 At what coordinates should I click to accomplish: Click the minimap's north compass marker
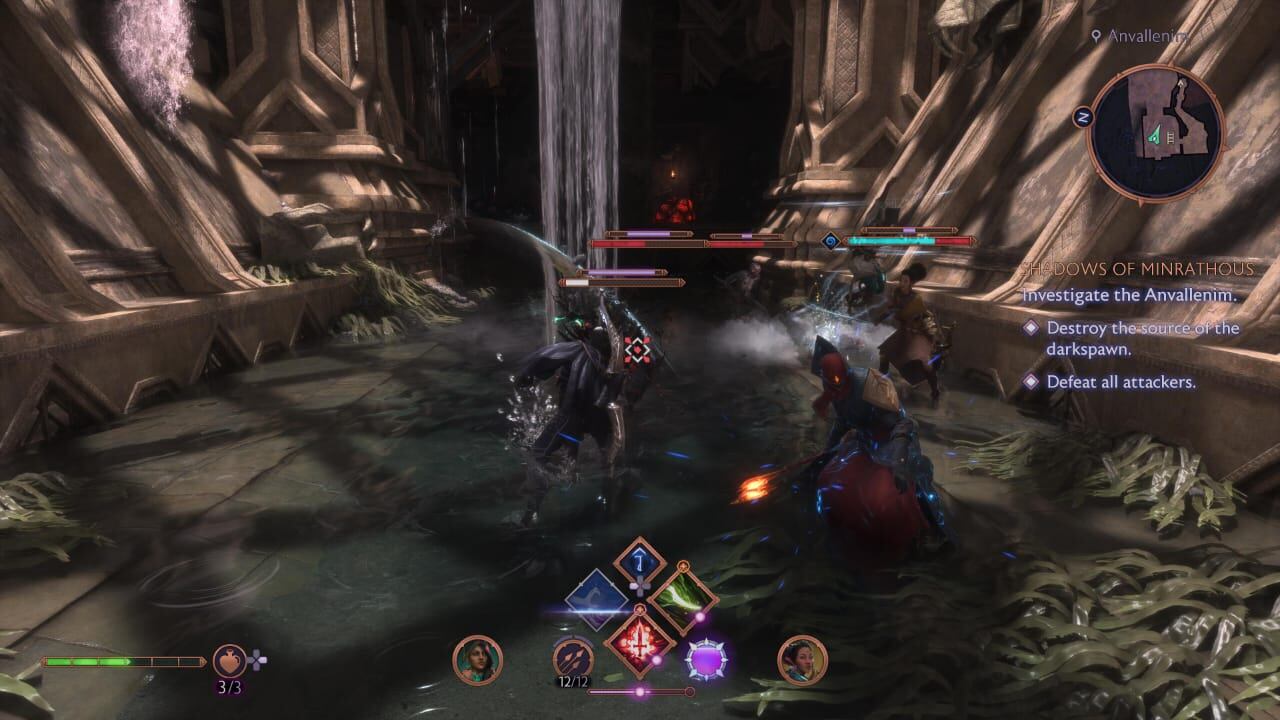pos(1082,117)
